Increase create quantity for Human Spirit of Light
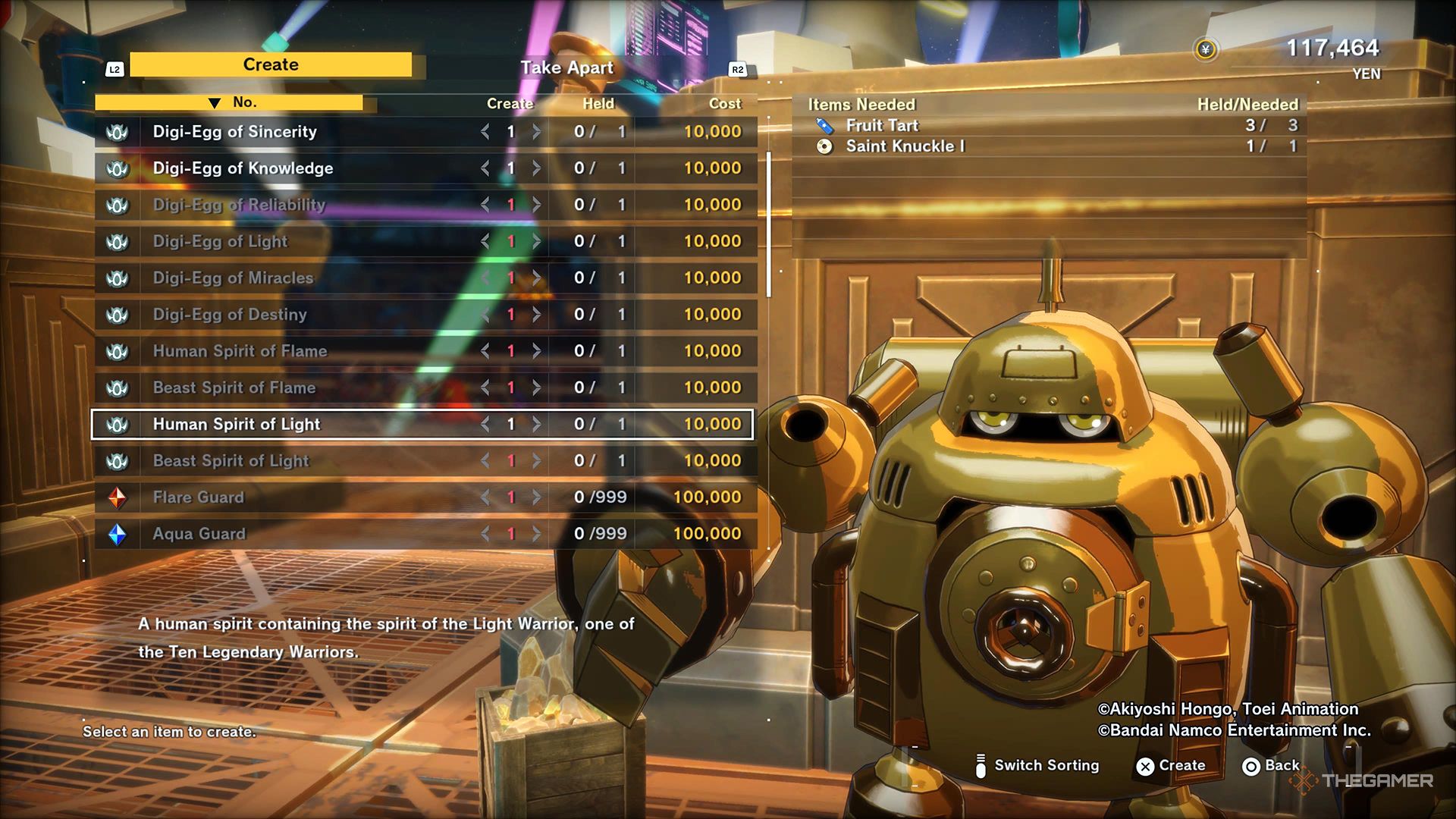The image size is (1456, 819). point(536,425)
